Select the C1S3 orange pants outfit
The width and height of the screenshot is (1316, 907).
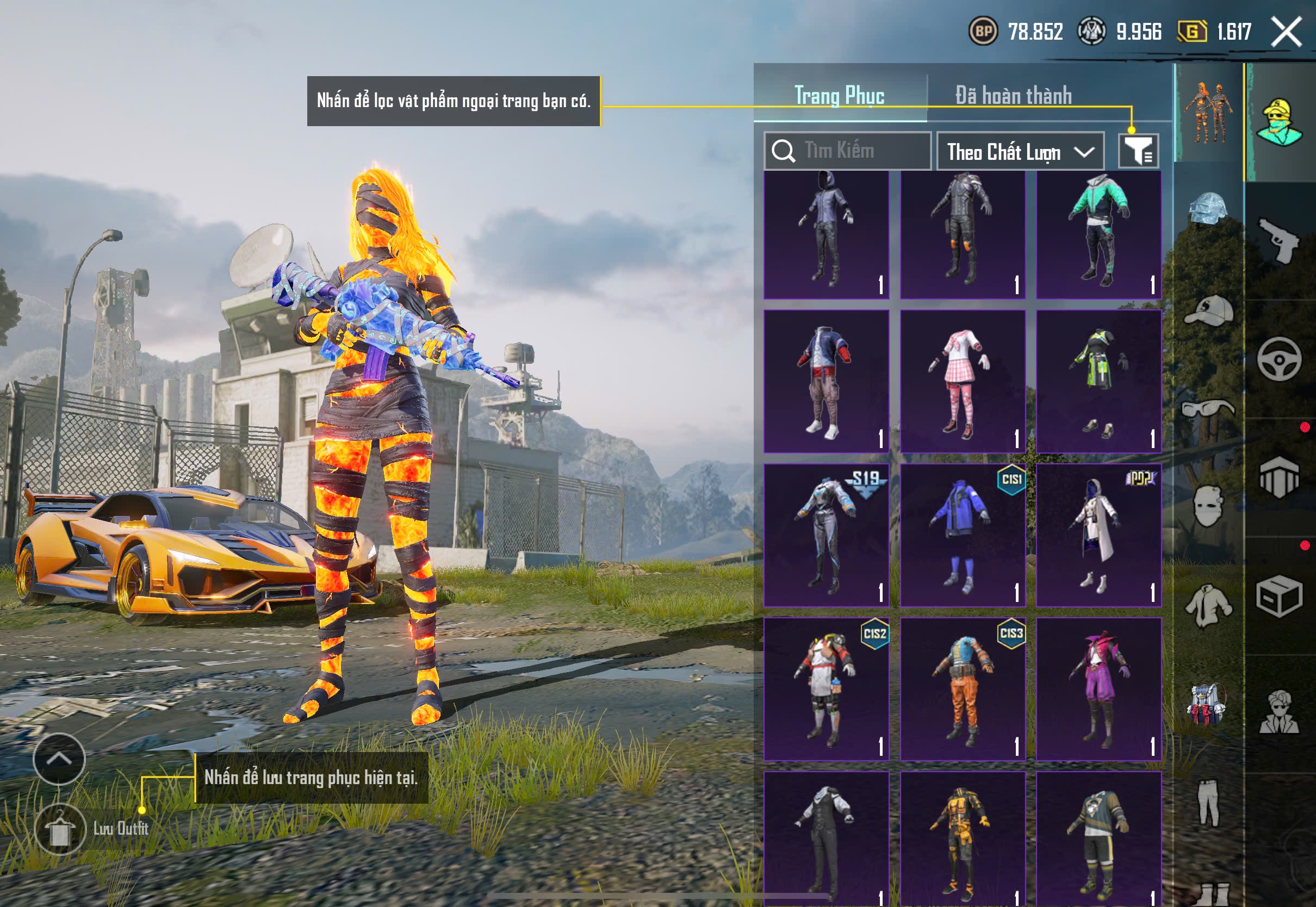(963, 688)
